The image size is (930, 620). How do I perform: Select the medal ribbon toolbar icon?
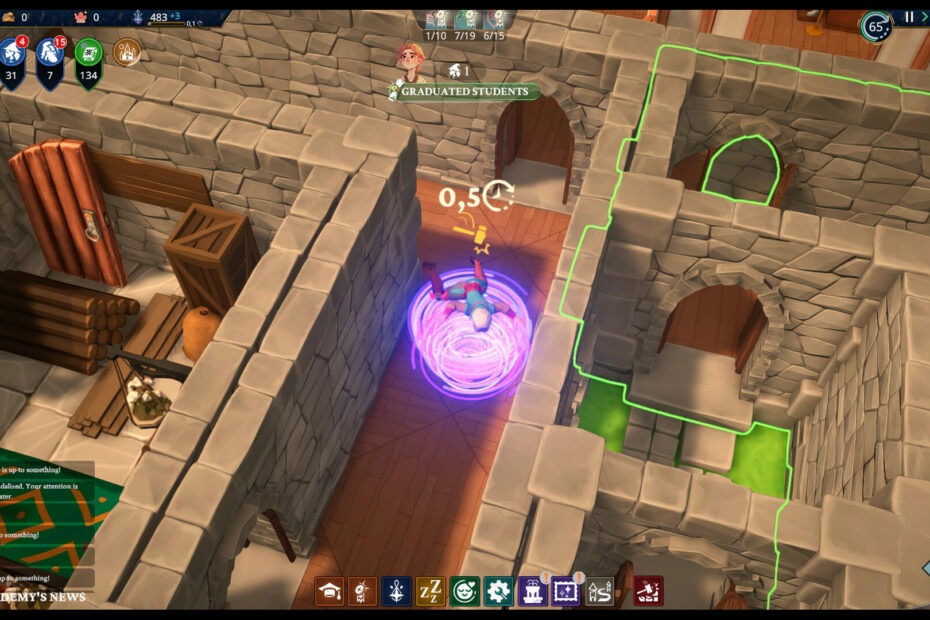click(363, 591)
